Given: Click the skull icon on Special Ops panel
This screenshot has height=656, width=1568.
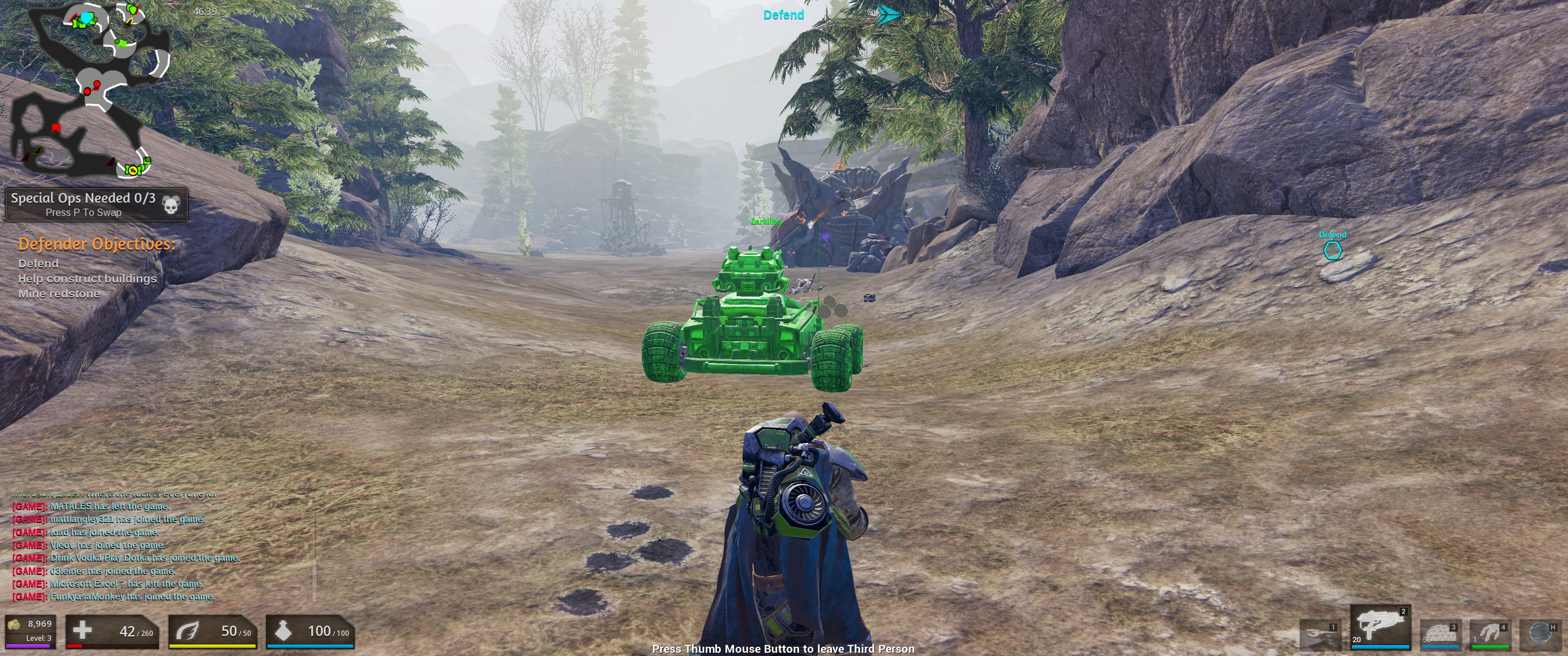Looking at the screenshot, I should [172, 205].
